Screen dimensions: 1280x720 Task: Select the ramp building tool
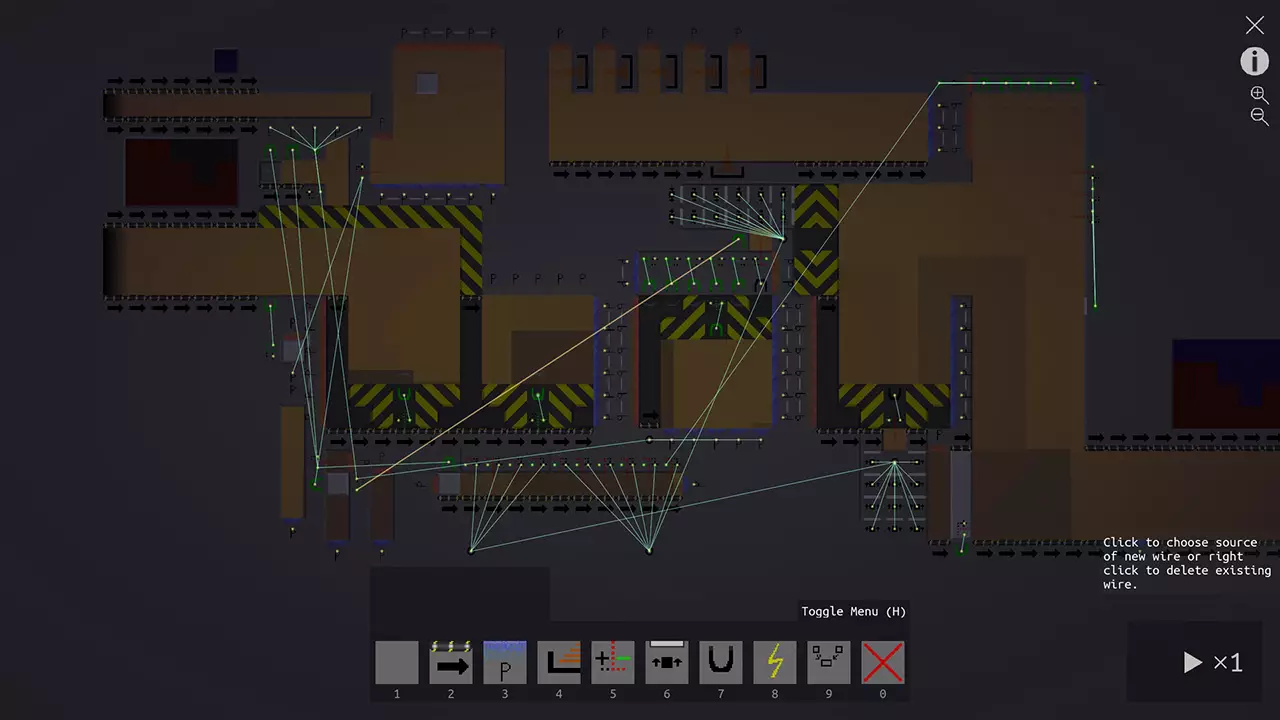click(558, 661)
